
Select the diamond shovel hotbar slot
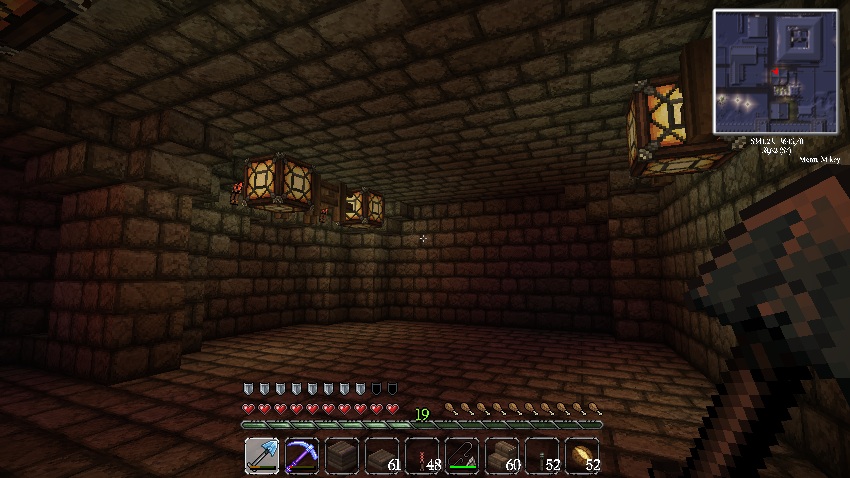[261, 455]
